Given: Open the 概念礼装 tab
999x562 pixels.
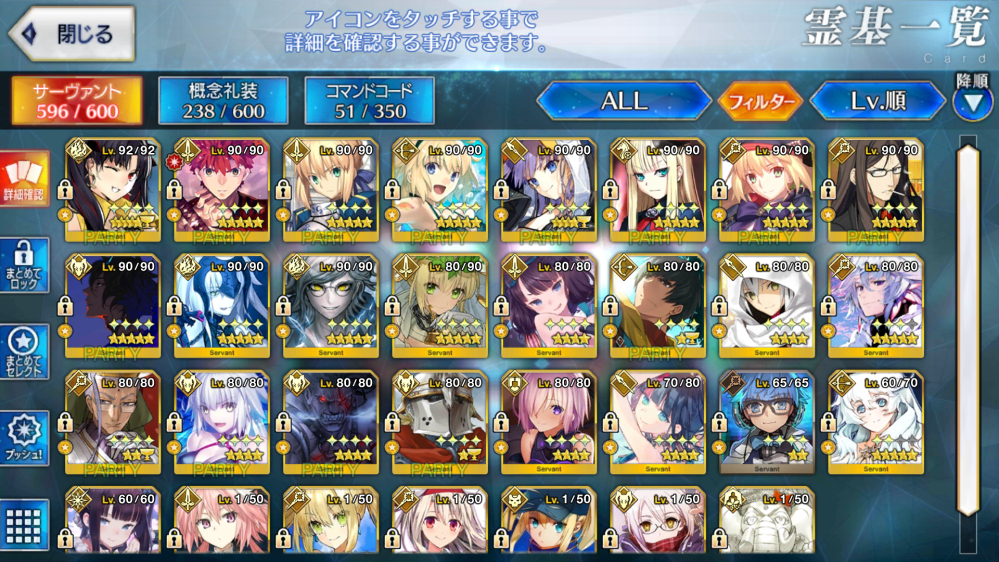Looking at the screenshot, I should pos(222,101).
